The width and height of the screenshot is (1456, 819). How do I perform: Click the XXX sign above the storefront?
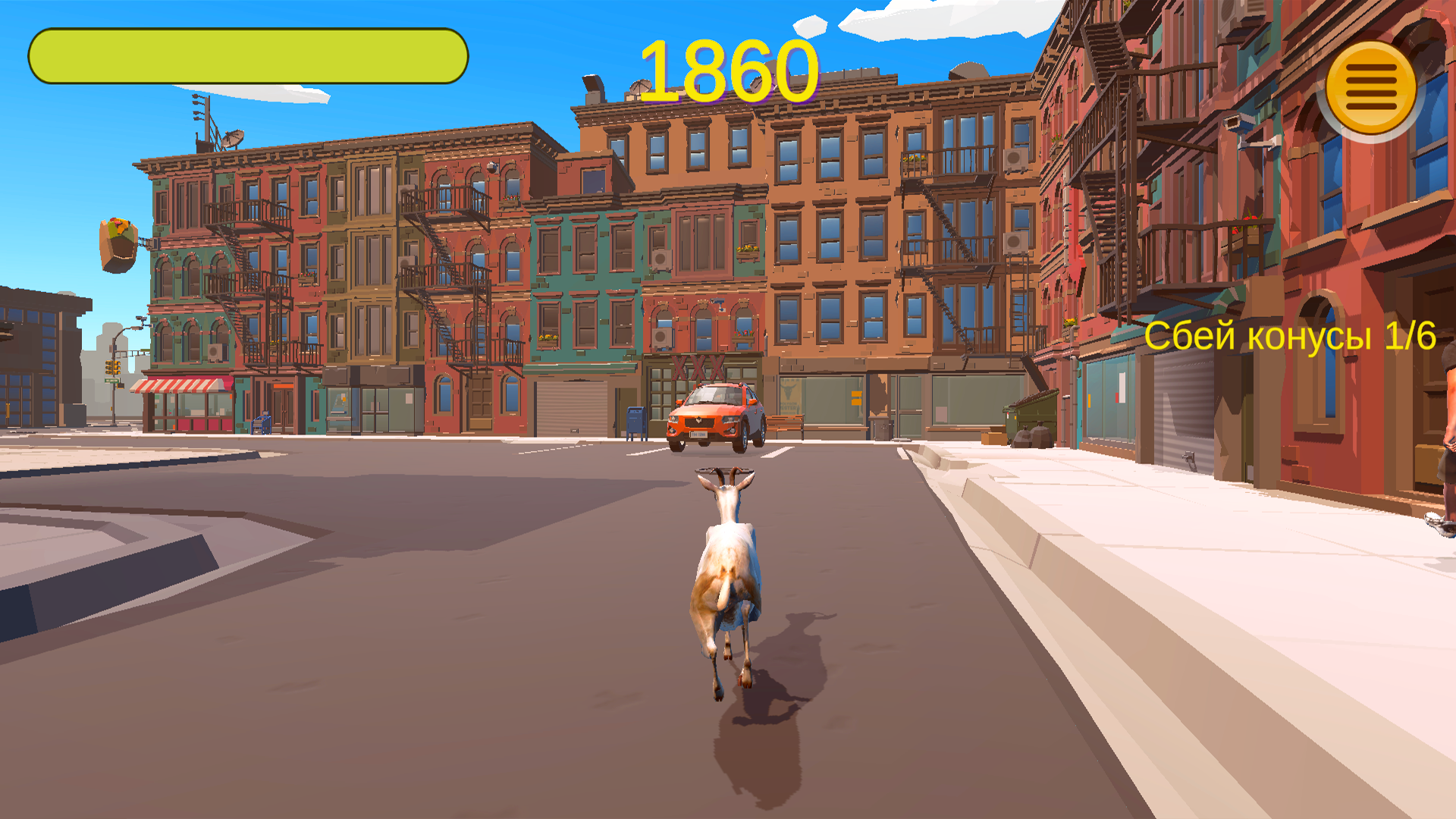click(x=698, y=364)
